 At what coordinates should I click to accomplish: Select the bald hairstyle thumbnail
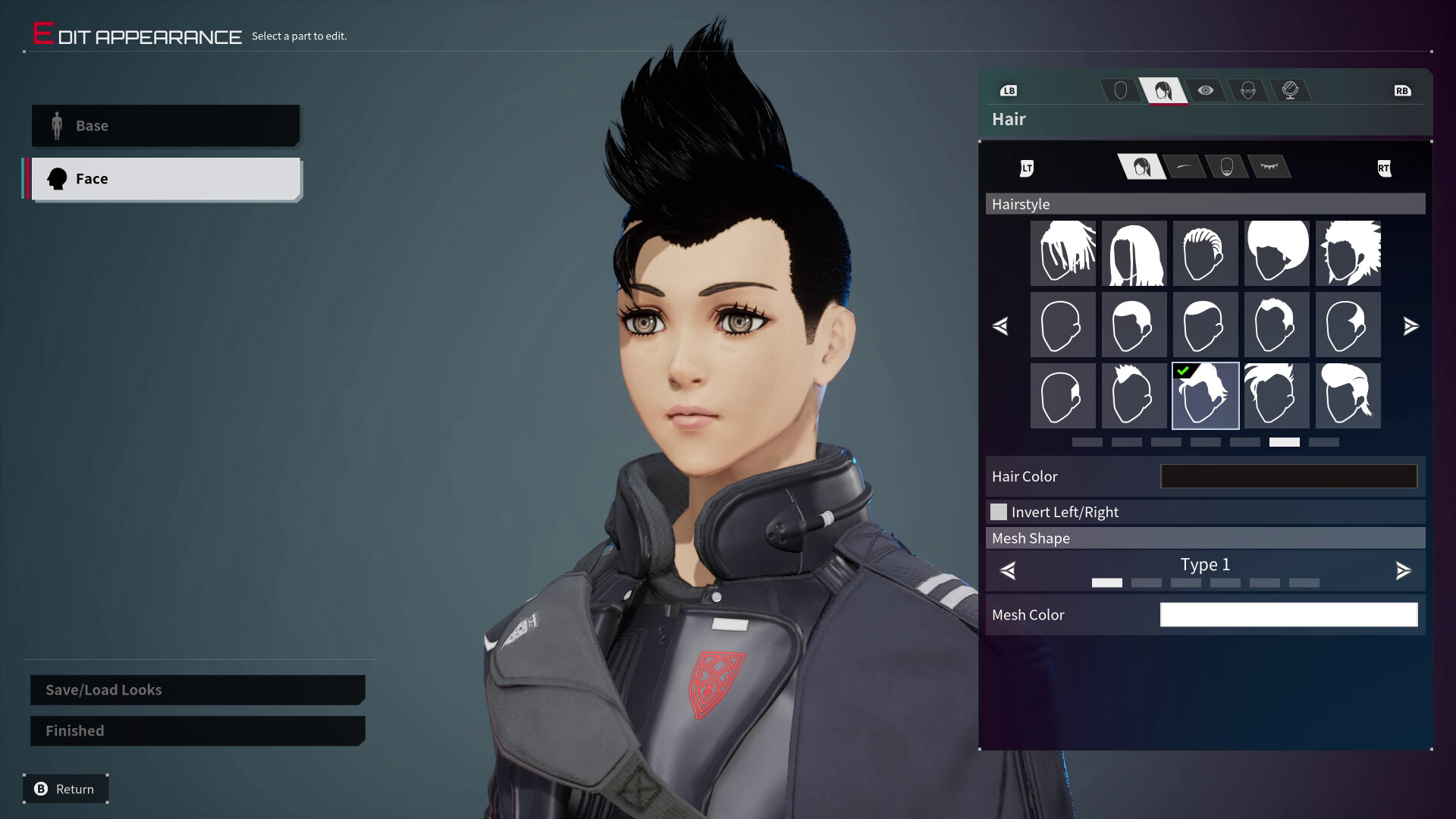1062,325
